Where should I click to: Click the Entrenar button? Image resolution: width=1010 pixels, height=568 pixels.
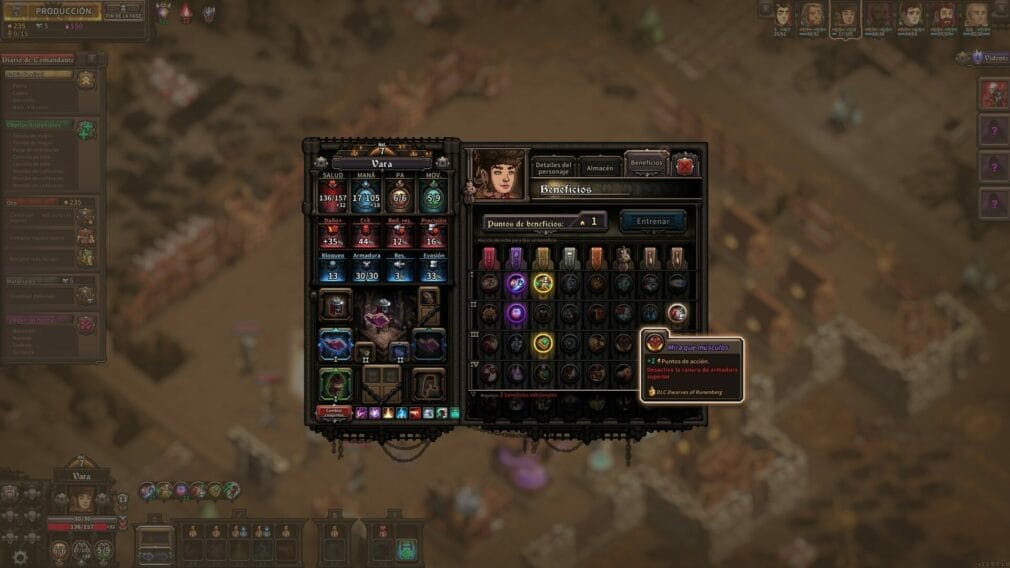point(652,220)
